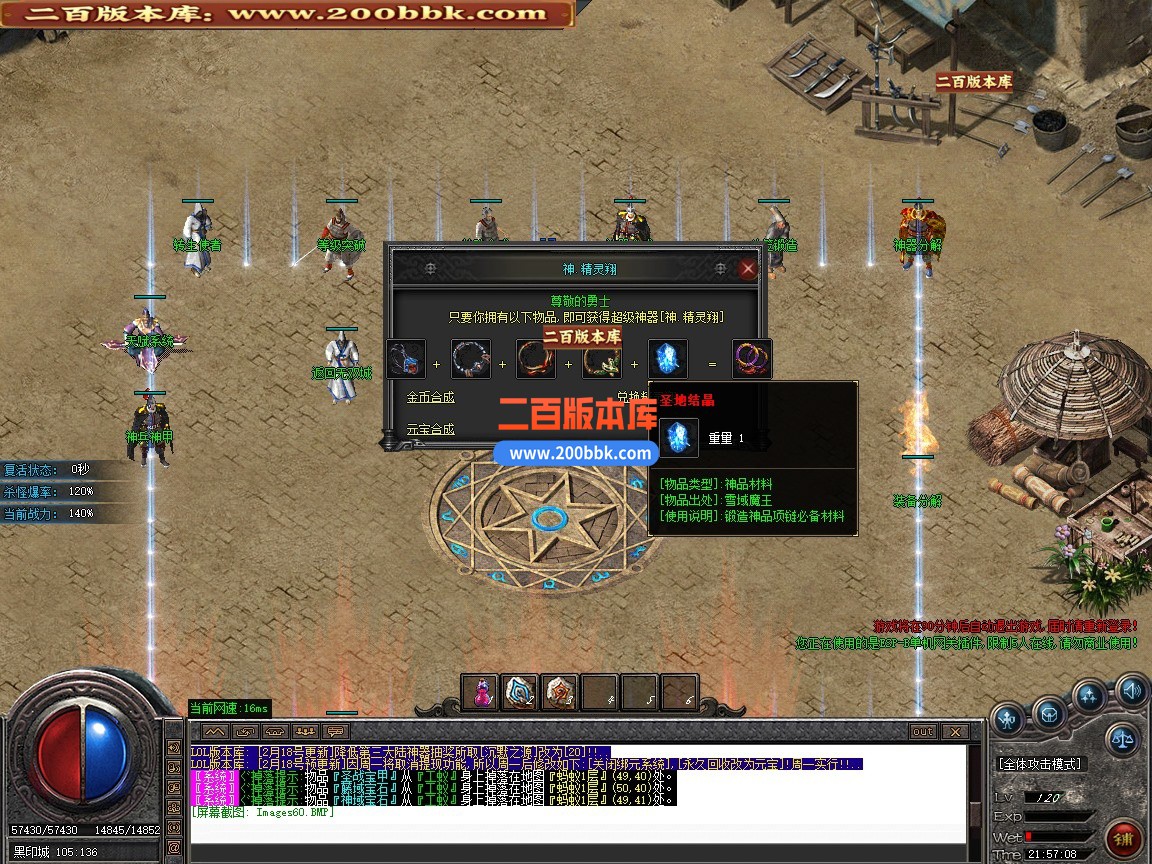Screen dimensions: 1152x864
Task: Use the blue swirl stone in hotbar slot 2
Action: point(520,692)
